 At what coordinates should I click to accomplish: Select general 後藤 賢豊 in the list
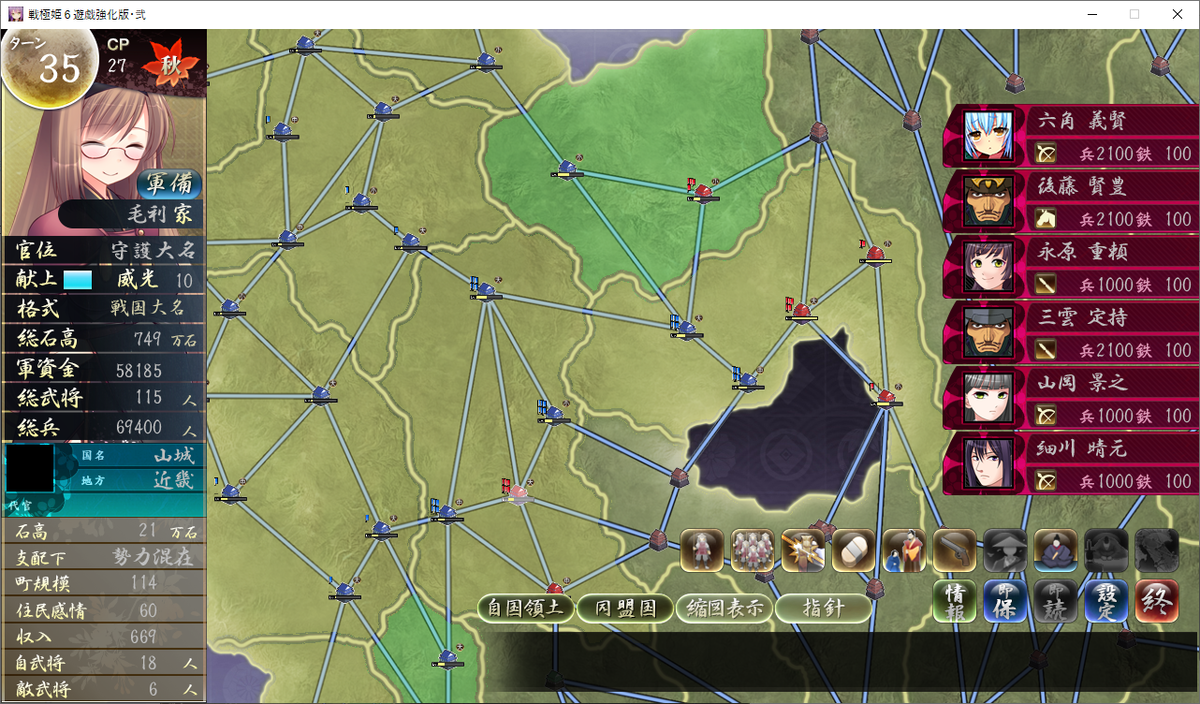click(1069, 202)
